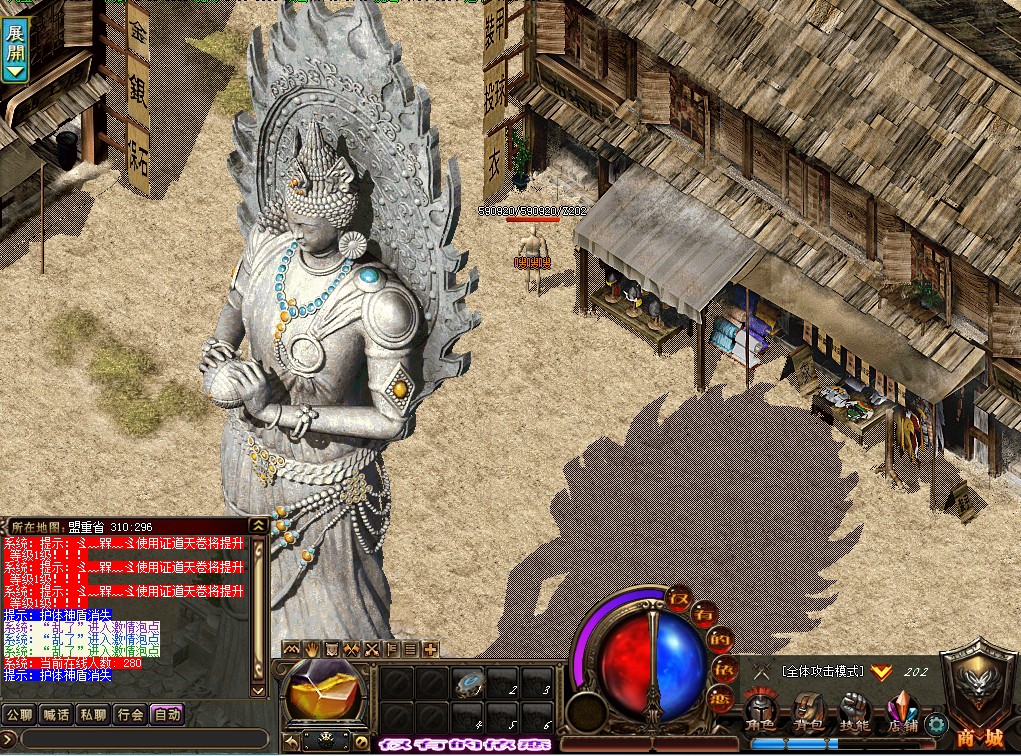Open the 私聊 private chat channel

93,715
